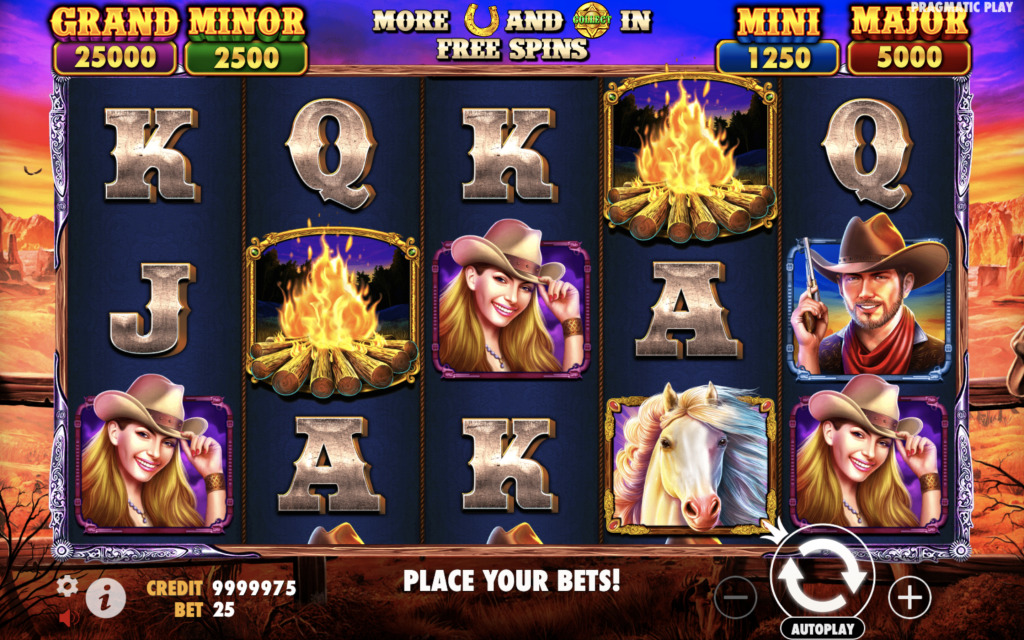Increase the bet with the plus button

(909, 597)
